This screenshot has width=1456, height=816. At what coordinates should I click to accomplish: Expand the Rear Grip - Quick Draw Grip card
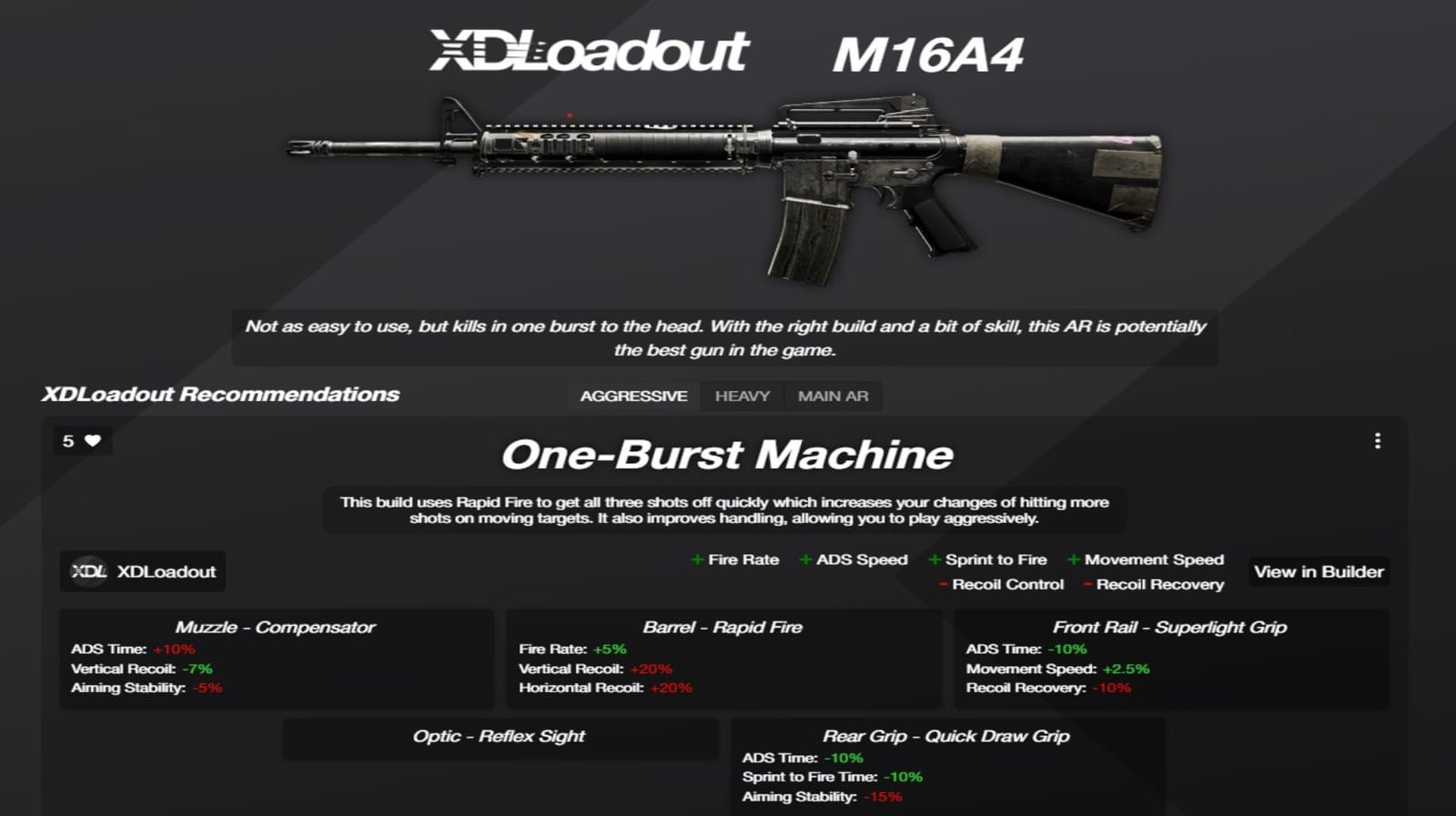point(947,736)
